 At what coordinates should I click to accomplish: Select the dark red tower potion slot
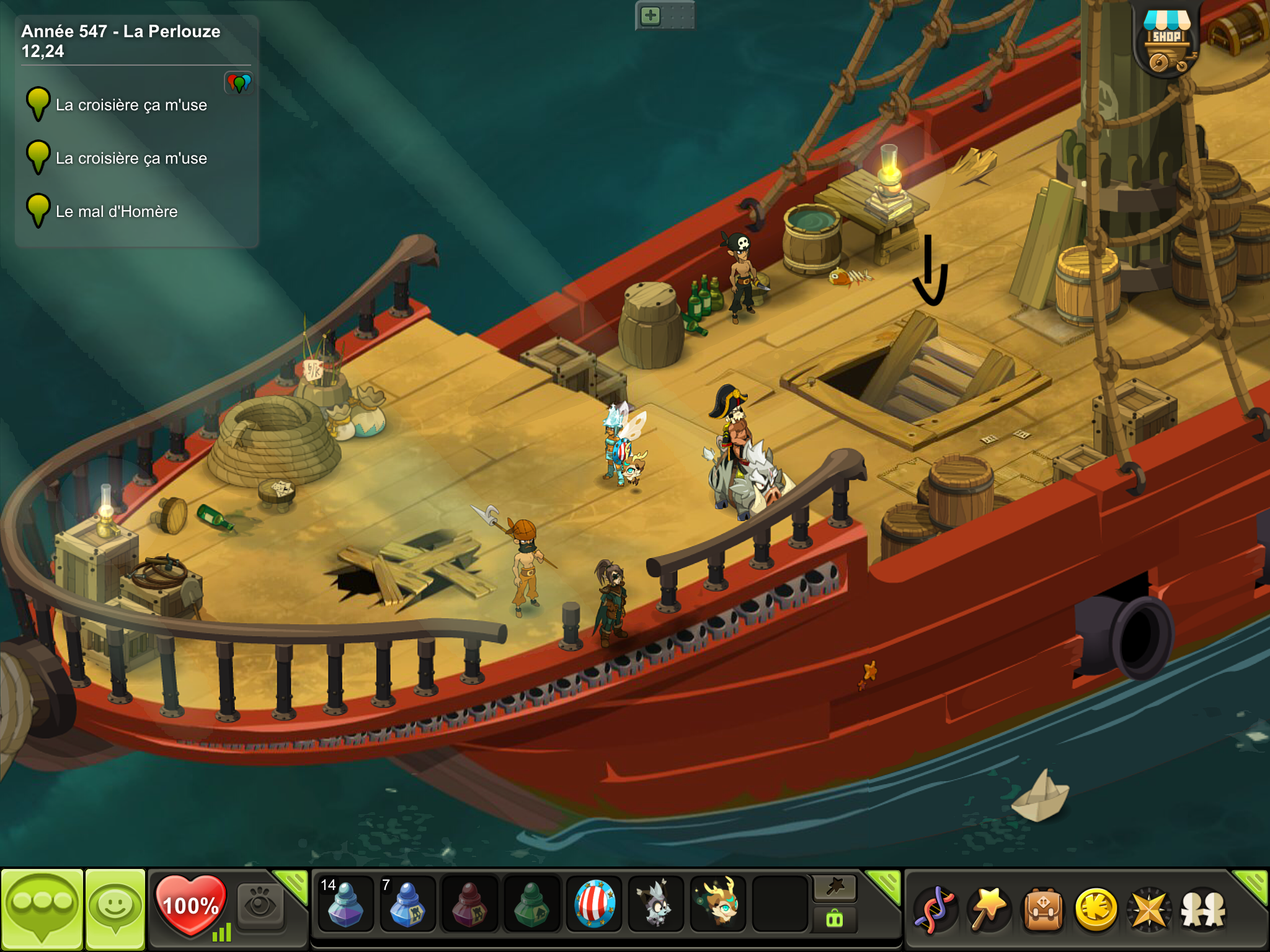click(x=469, y=904)
